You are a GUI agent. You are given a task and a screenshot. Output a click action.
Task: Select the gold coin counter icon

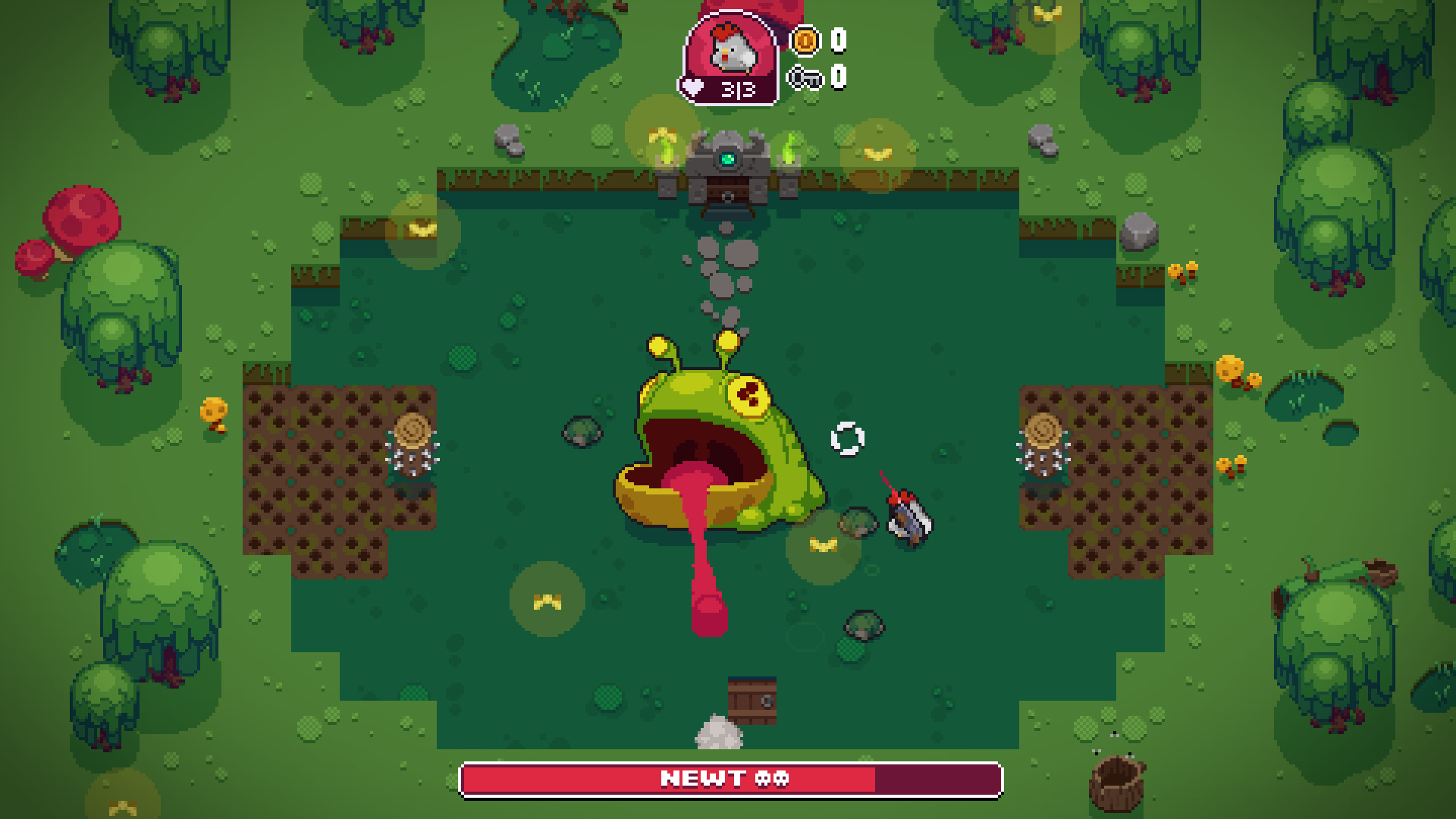(806, 42)
